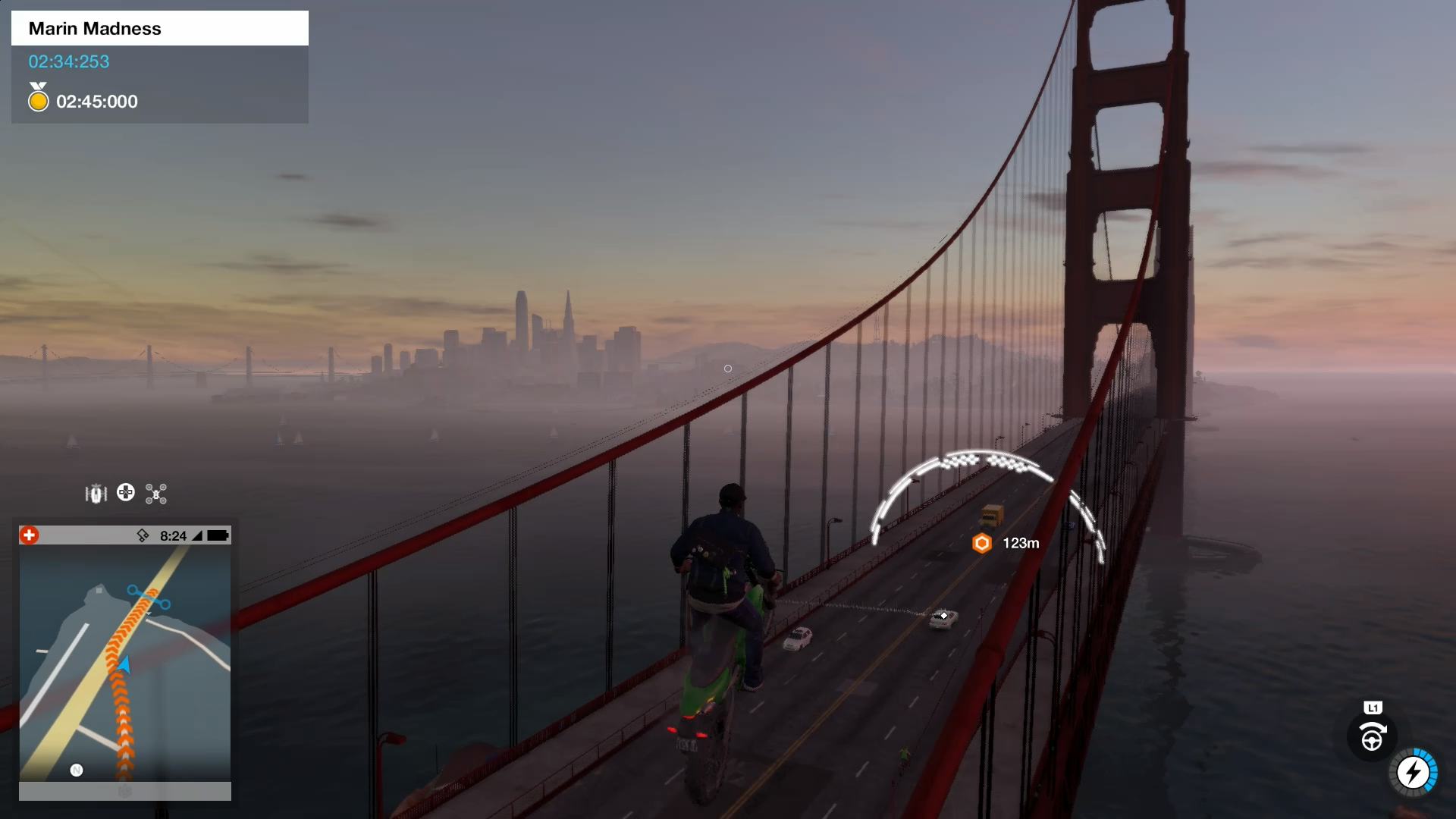Click the 02:45:000 medal target time
This screenshot has width=1456, height=819.
click(98, 101)
